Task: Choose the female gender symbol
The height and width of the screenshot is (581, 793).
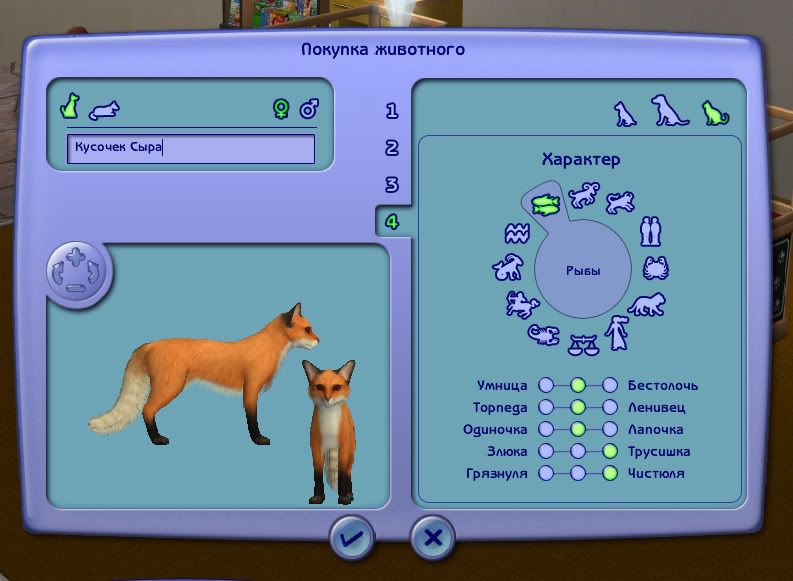Action: click(281, 108)
